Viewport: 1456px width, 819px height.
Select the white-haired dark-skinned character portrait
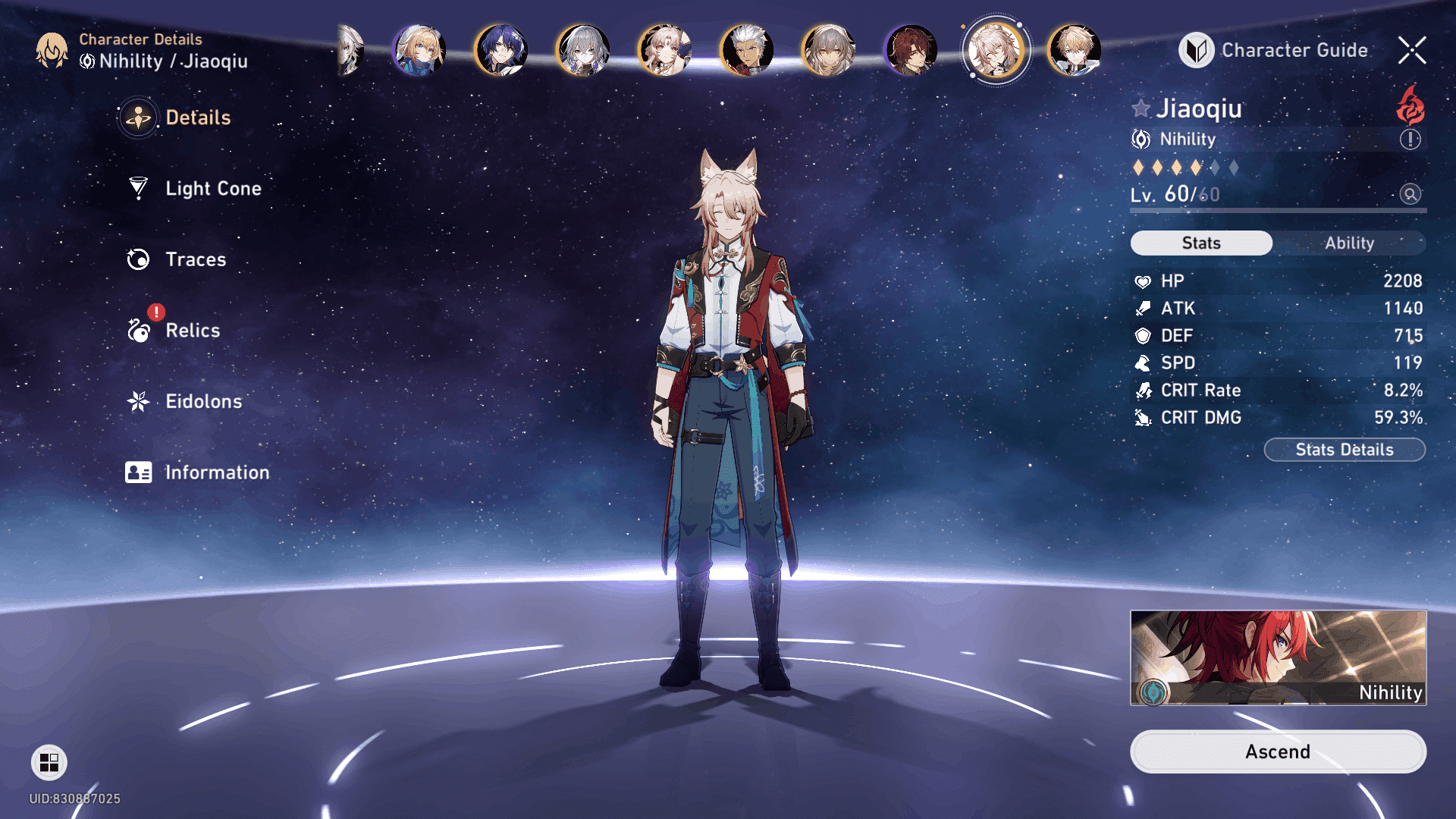click(x=746, y=51)
